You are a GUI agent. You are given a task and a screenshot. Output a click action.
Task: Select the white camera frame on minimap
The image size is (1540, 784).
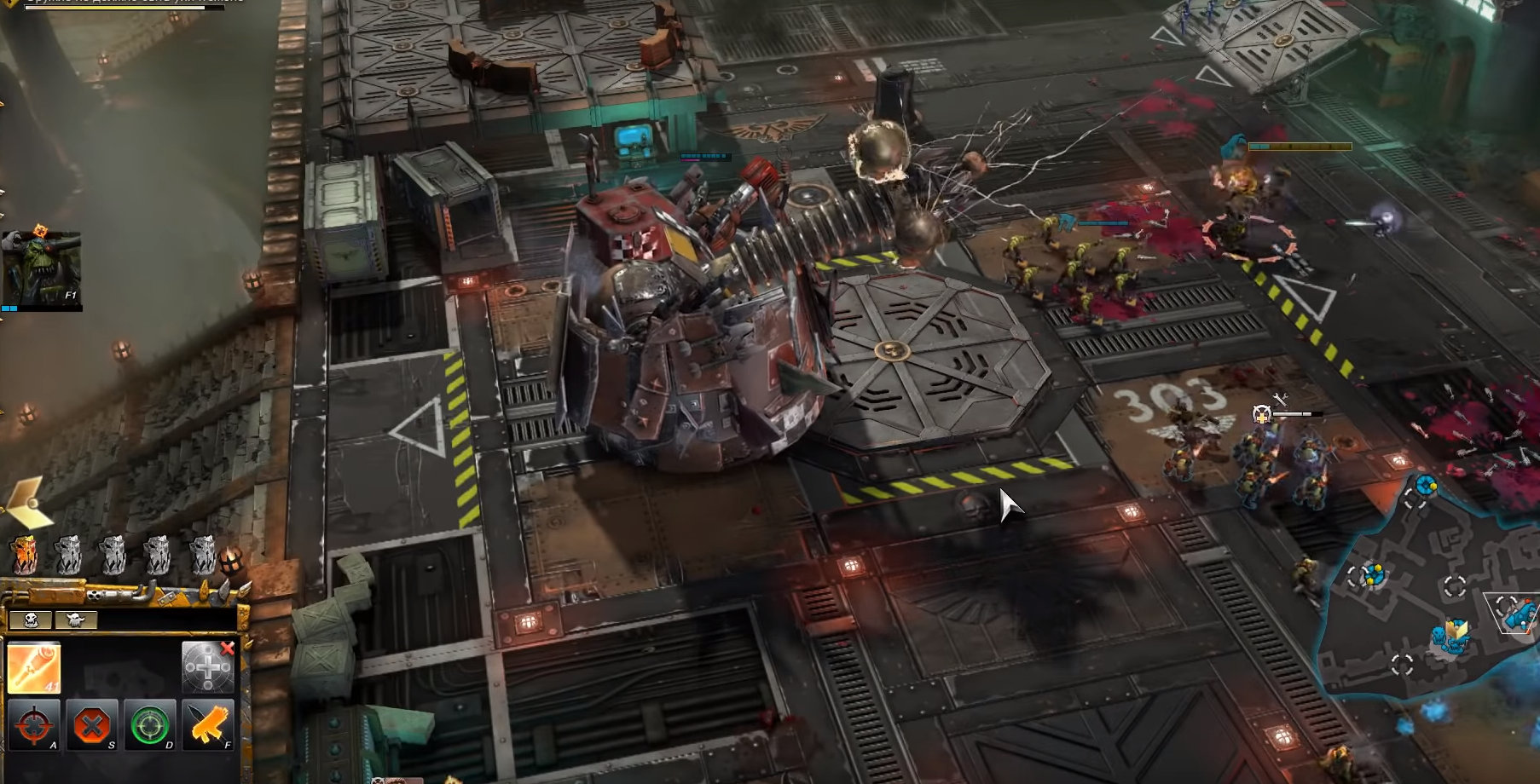(x=1514, y=610)
